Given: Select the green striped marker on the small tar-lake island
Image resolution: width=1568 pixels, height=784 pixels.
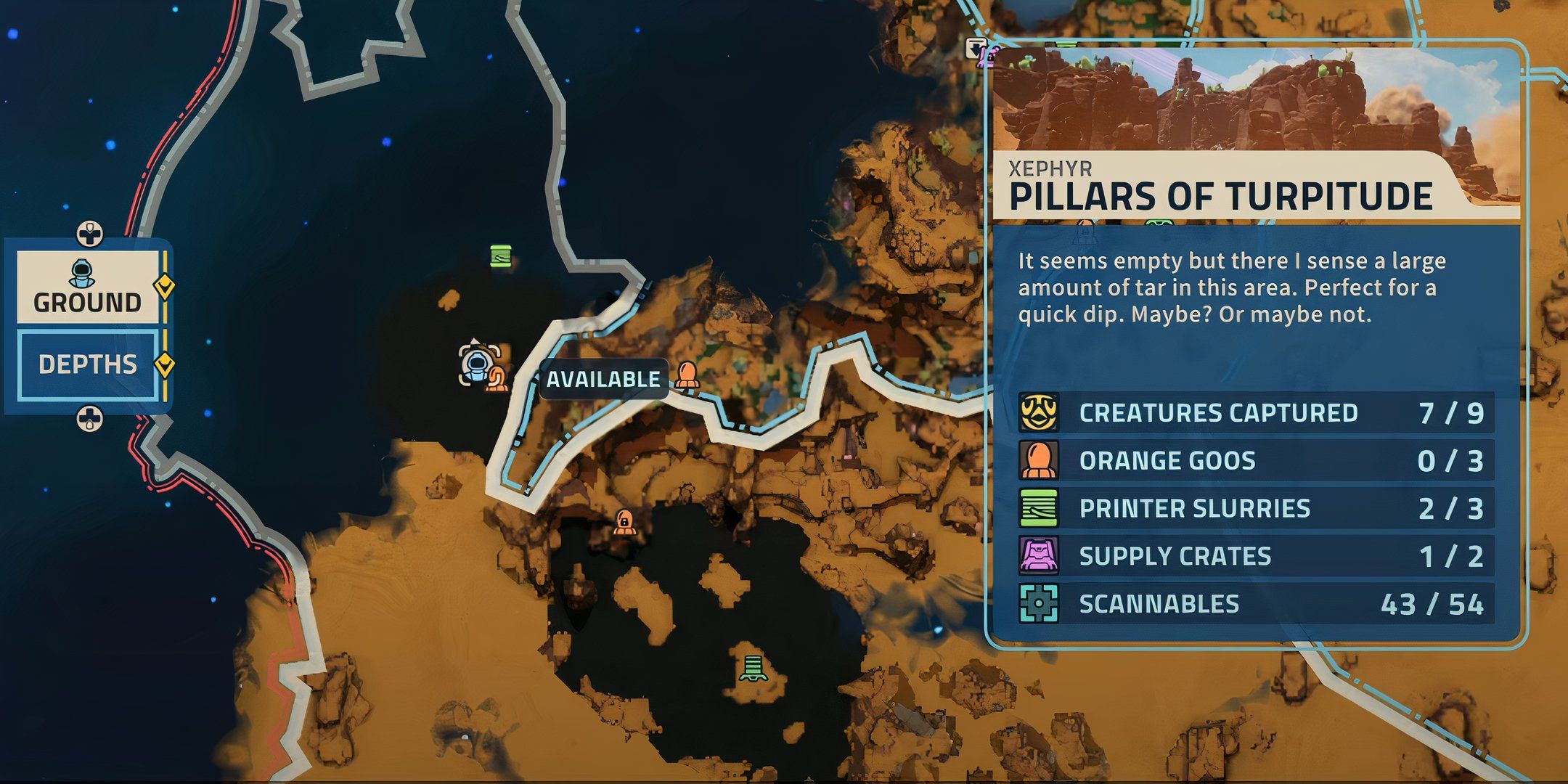Looking at the screenshot, I should pos(753,667).
